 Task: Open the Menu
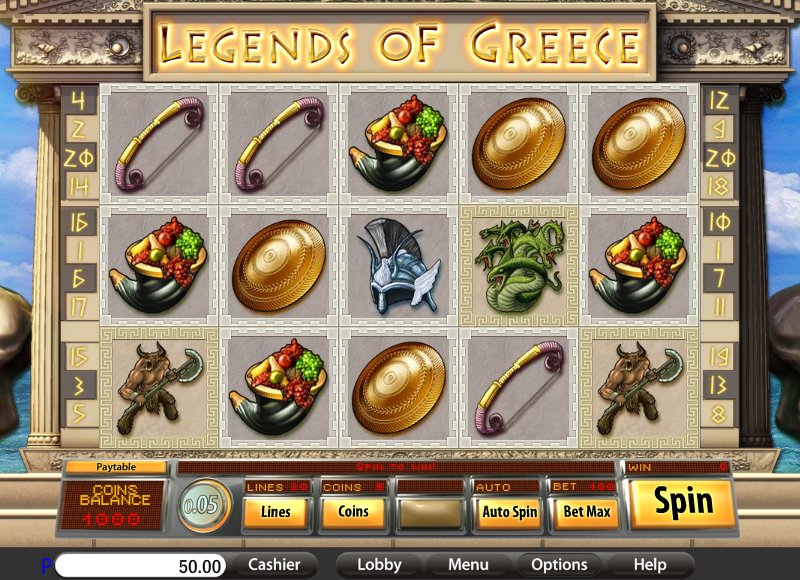pos(468,565)
